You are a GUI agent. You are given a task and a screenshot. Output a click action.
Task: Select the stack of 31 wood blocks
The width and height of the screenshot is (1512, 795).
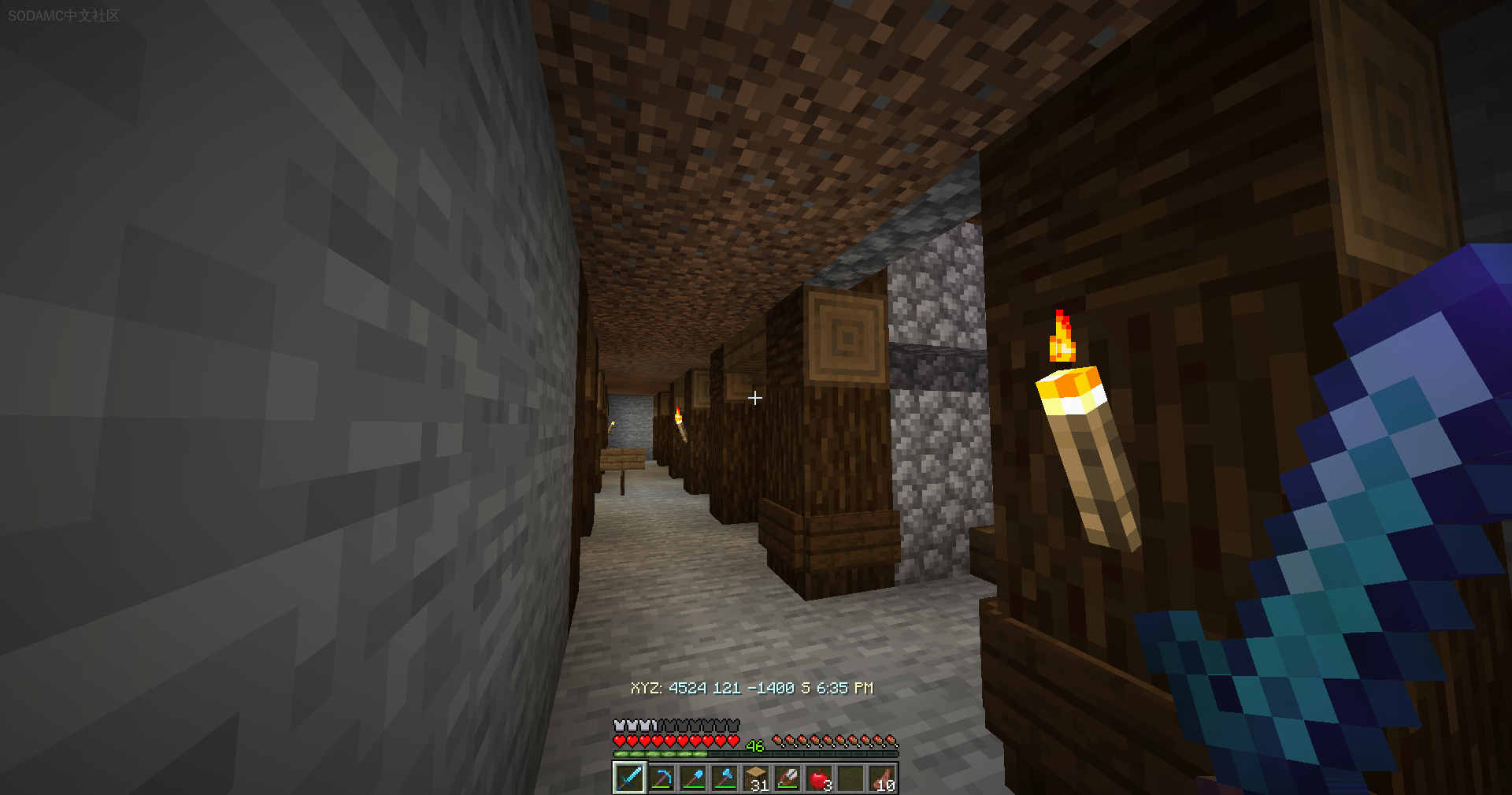tap(756, 778)
